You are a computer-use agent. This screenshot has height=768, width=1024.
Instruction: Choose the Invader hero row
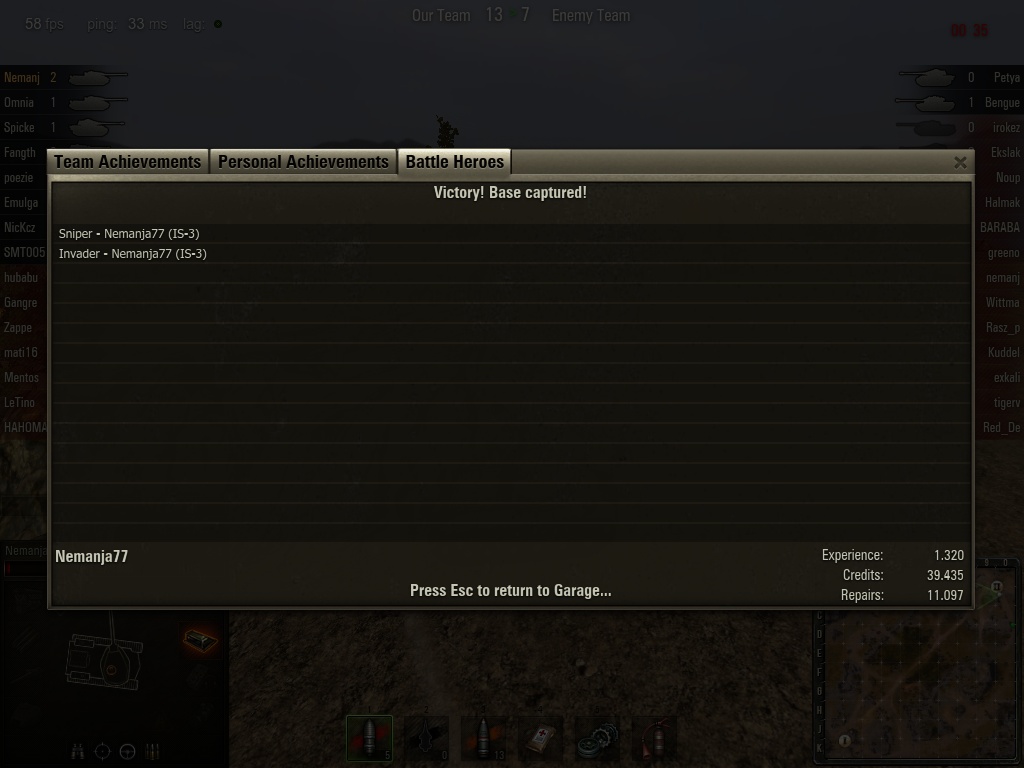click(x=133, y=254)
